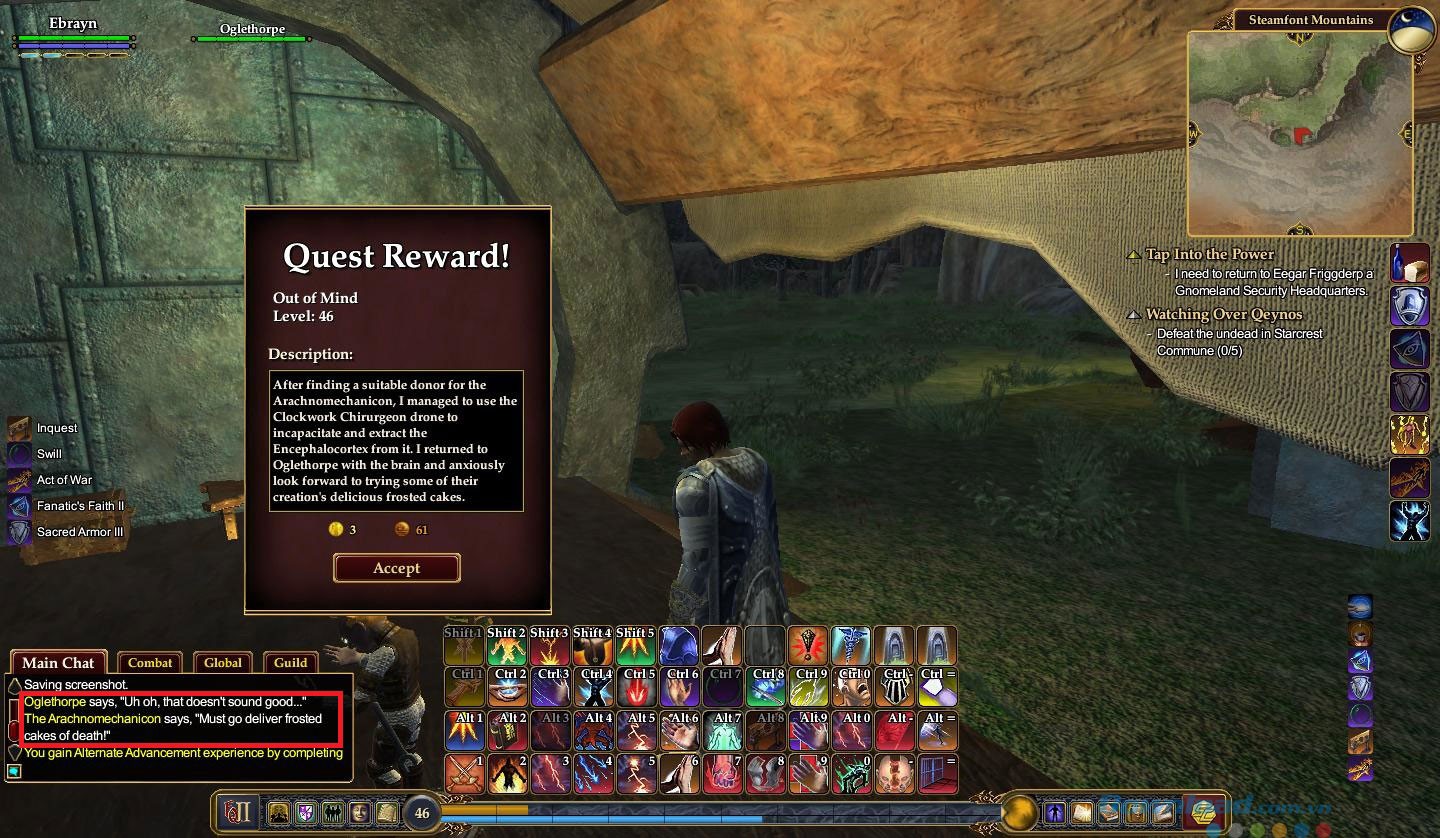Click the gold orb beside the experience bar

[x=1019, y=812]
